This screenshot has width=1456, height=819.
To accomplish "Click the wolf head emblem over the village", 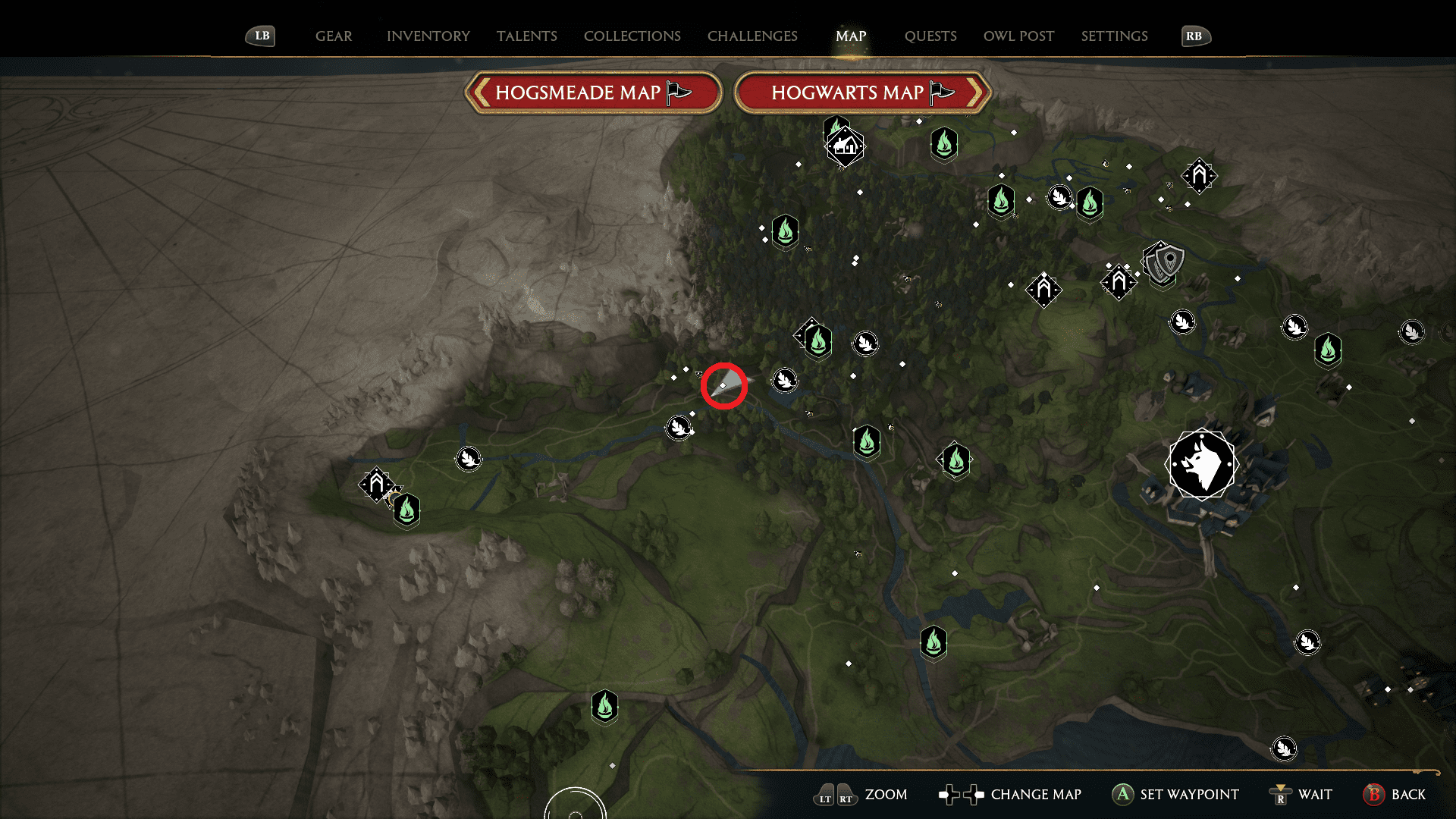I will tap(1202, 464).
